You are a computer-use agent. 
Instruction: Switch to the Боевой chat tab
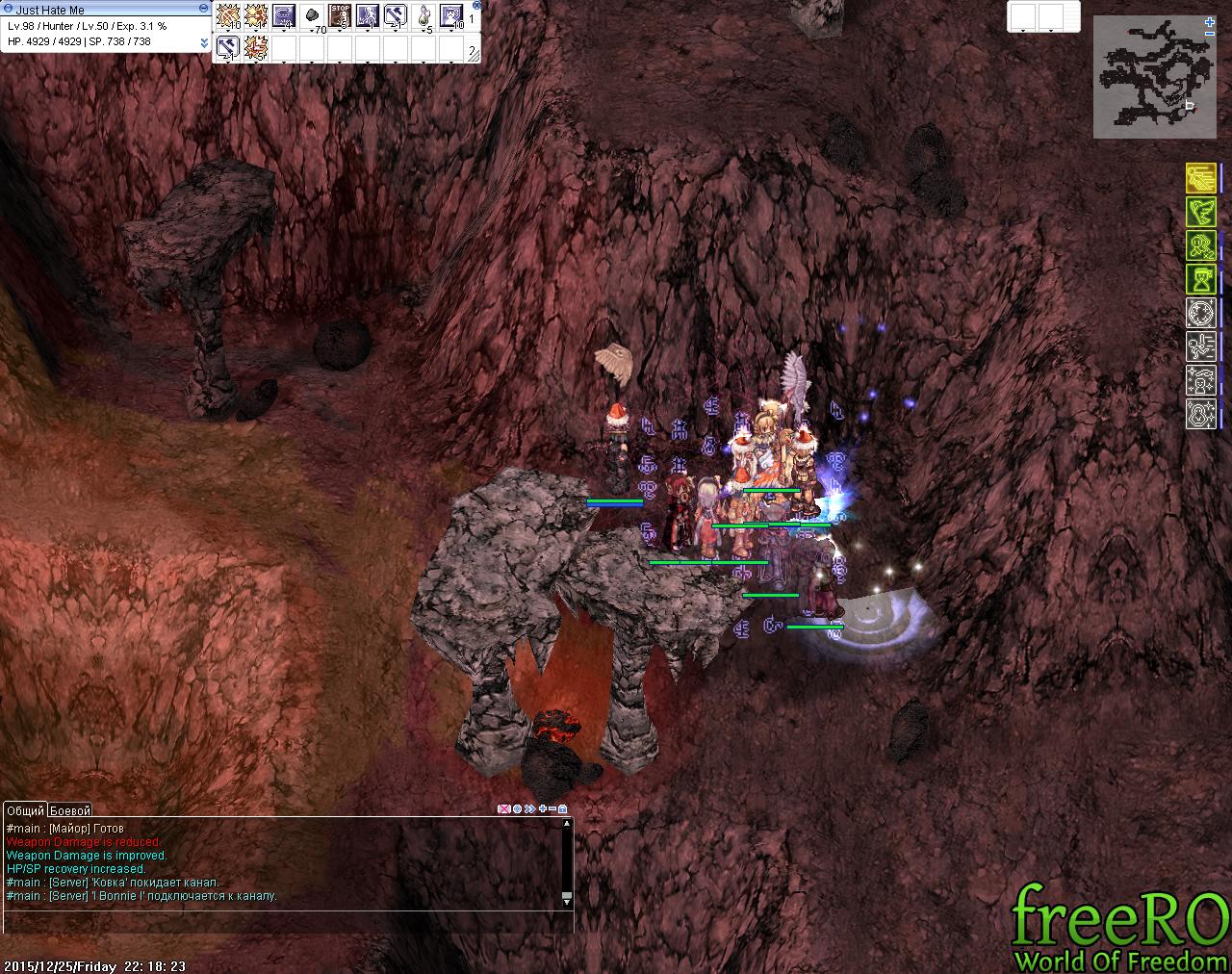point(70,810)
